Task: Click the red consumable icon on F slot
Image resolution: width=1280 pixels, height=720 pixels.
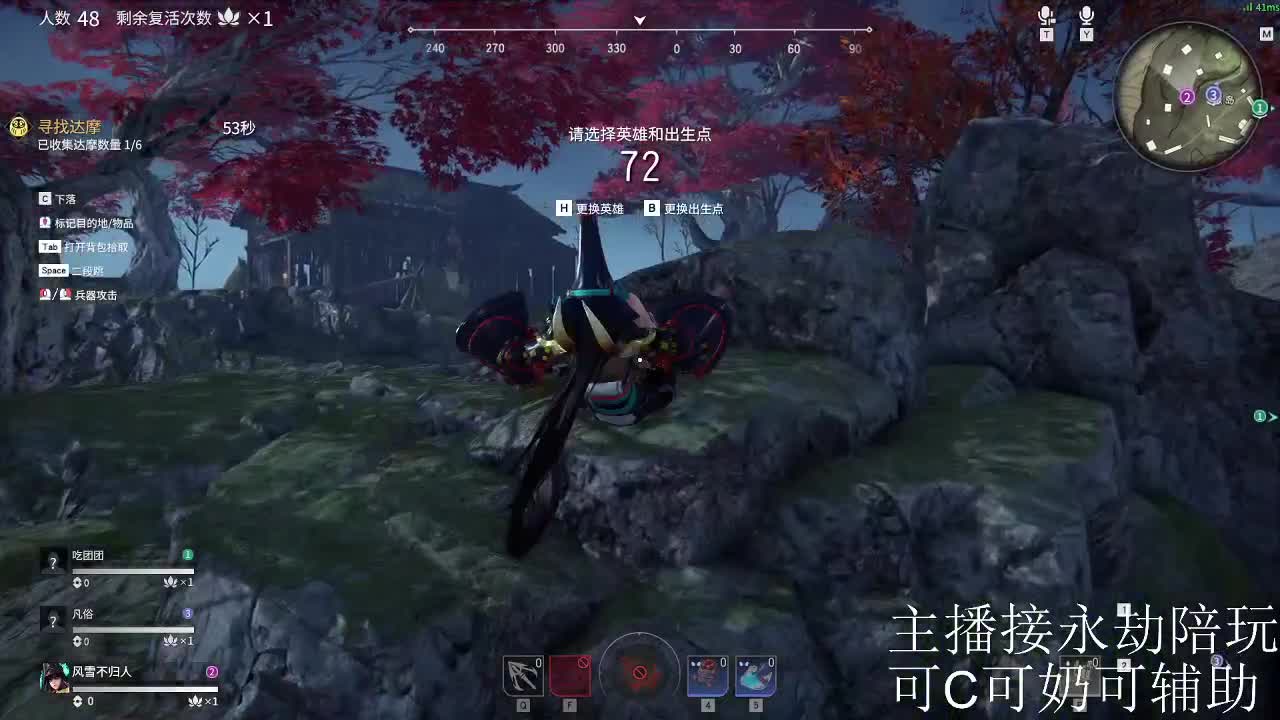Action: [x=569, y=676]
